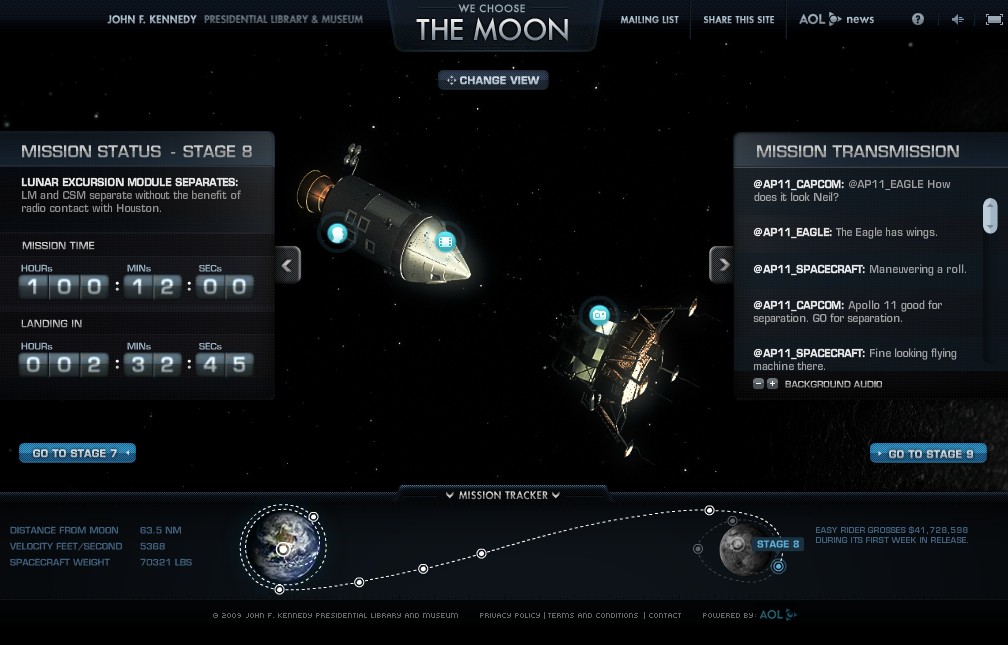Collapse the Mission Transmission panel arrow
Image resolution: width=1008 pixels, height=645 pixels.
coord(721,265)
